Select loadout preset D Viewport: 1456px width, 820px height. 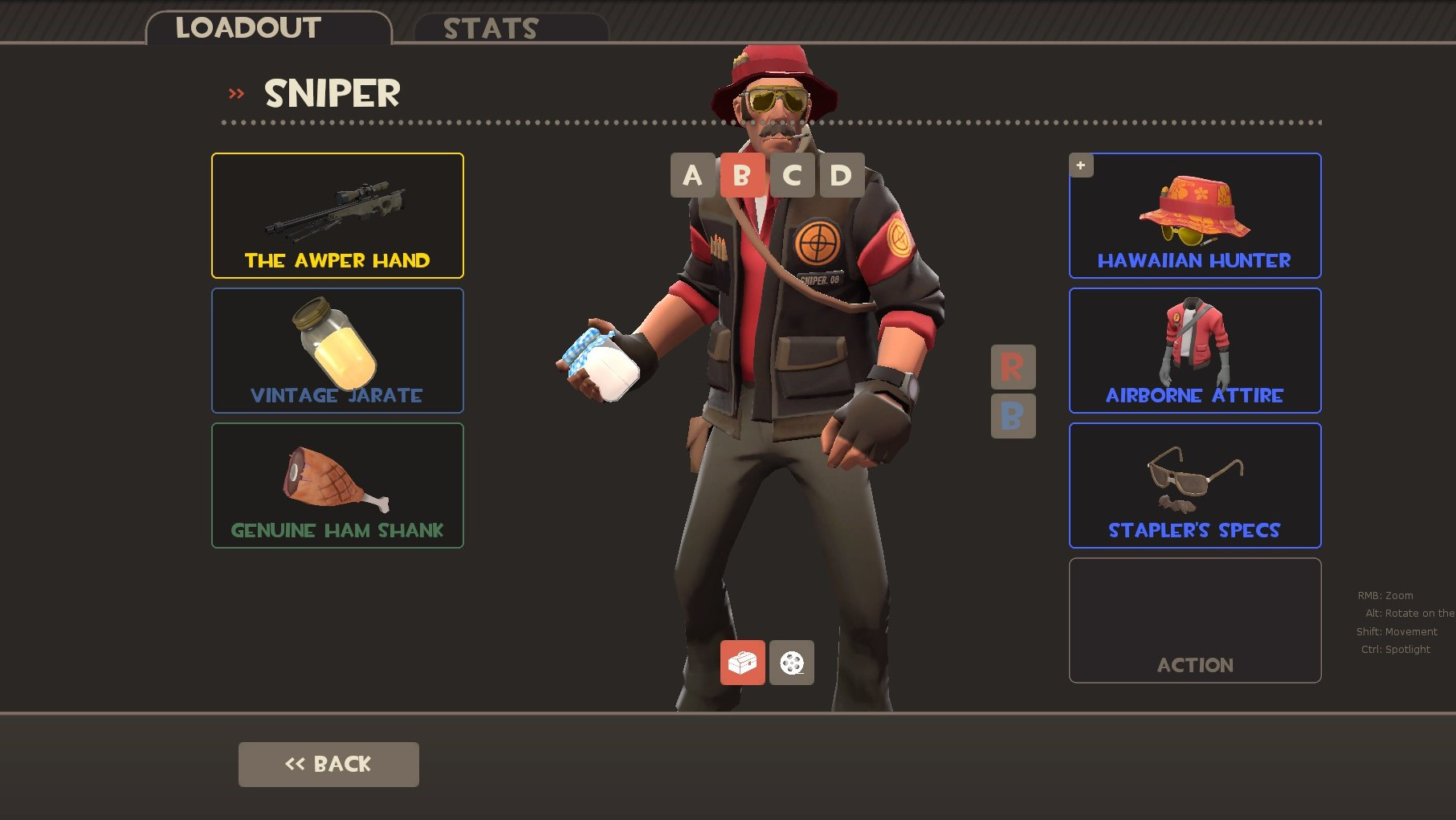(x=839, y=175)
